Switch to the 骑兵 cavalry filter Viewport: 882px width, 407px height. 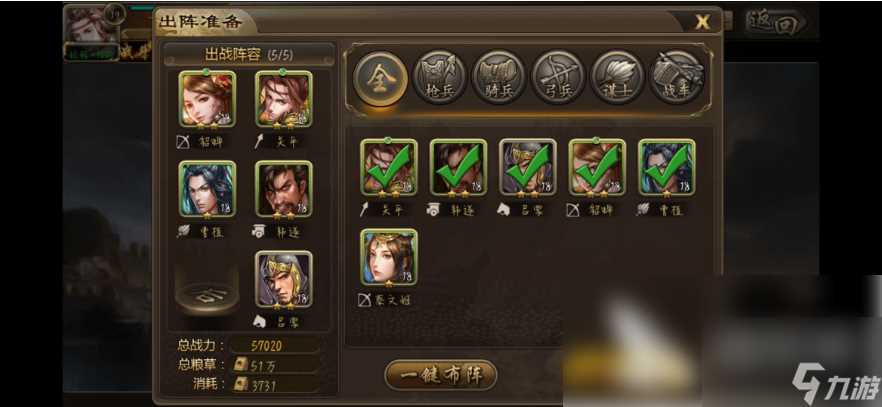[498, 76]
